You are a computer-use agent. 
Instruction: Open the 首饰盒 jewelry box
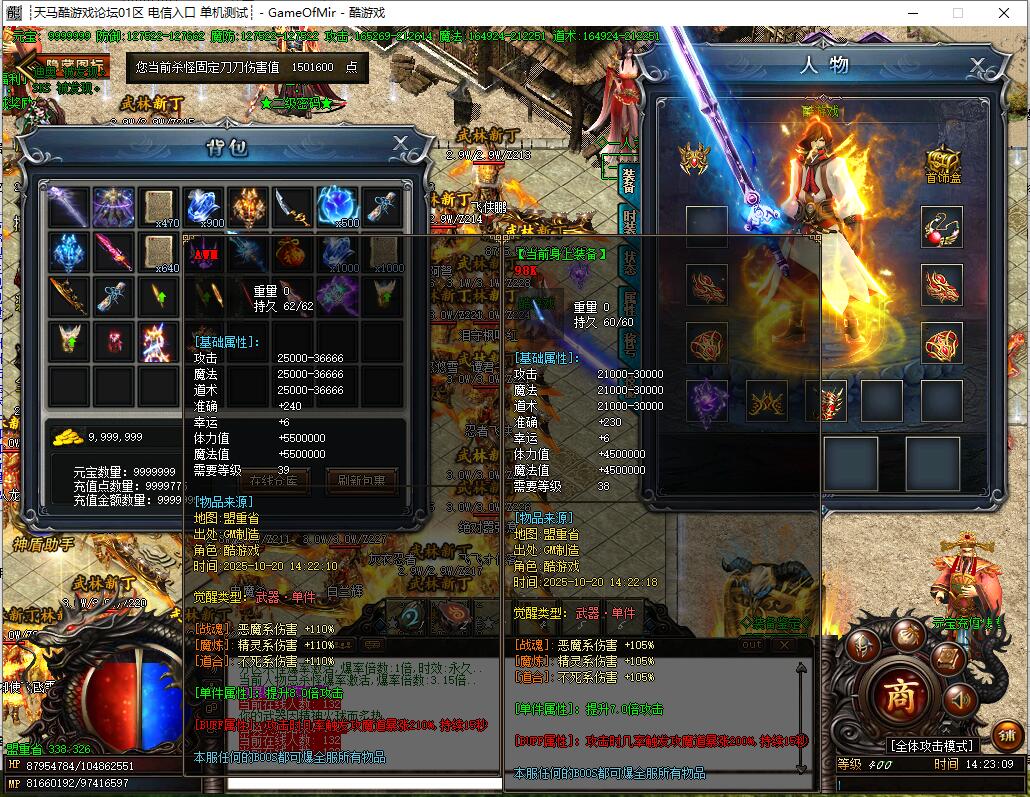(941, 163)
